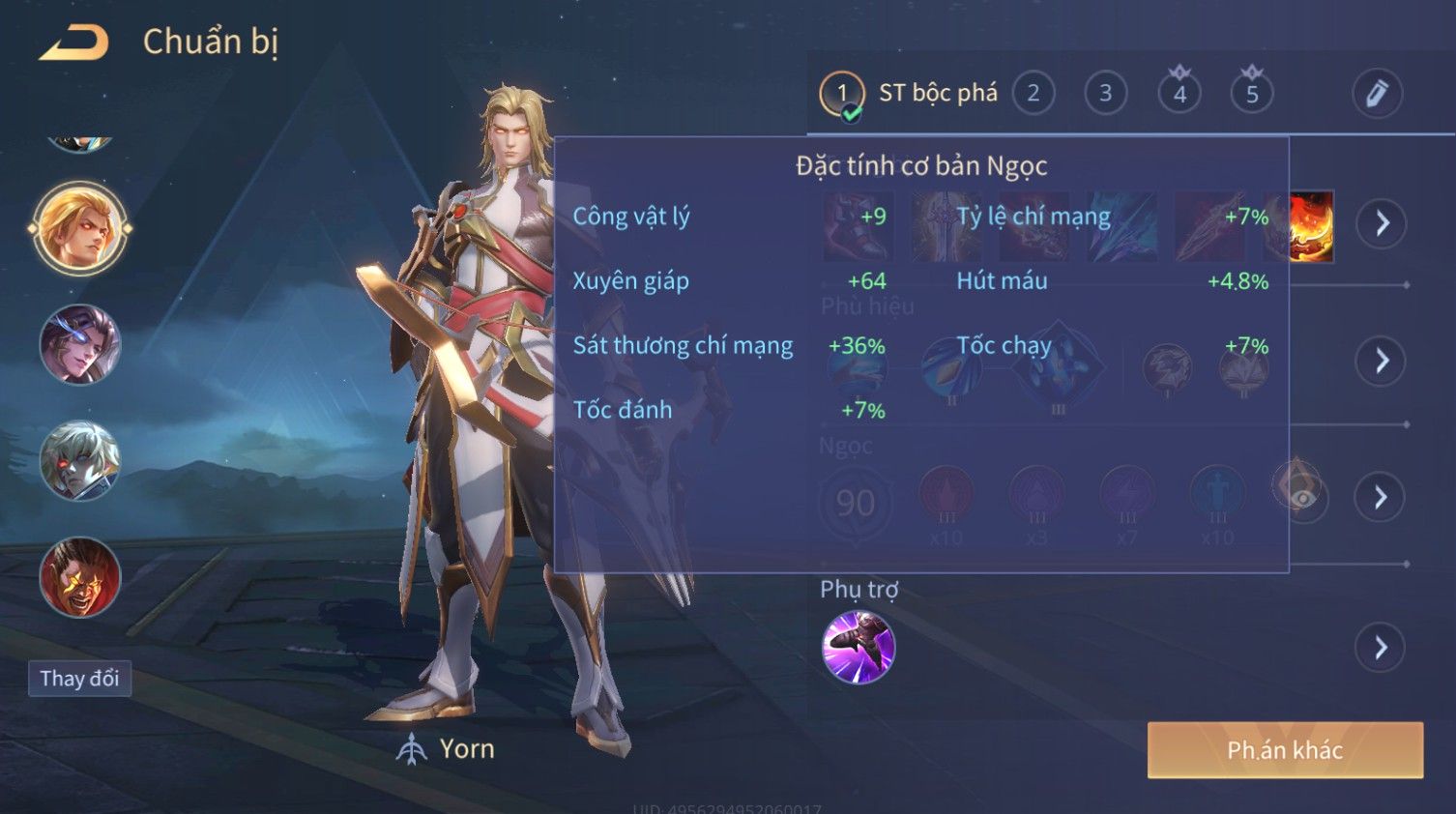Edit preset name with pencil icon

click(1377, 94)
